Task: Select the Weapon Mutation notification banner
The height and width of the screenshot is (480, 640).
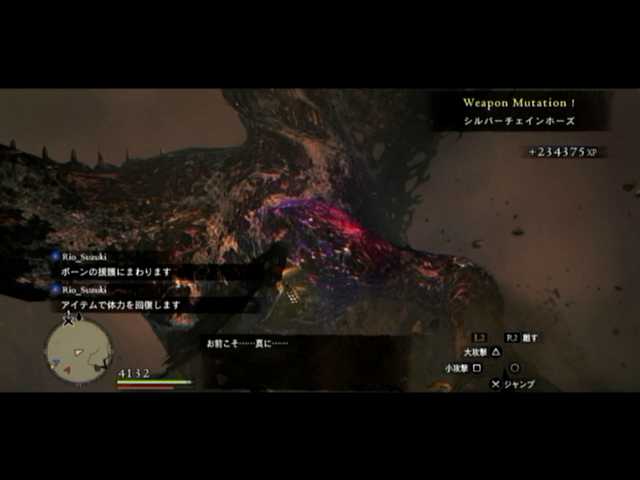Action: [519, 111]
